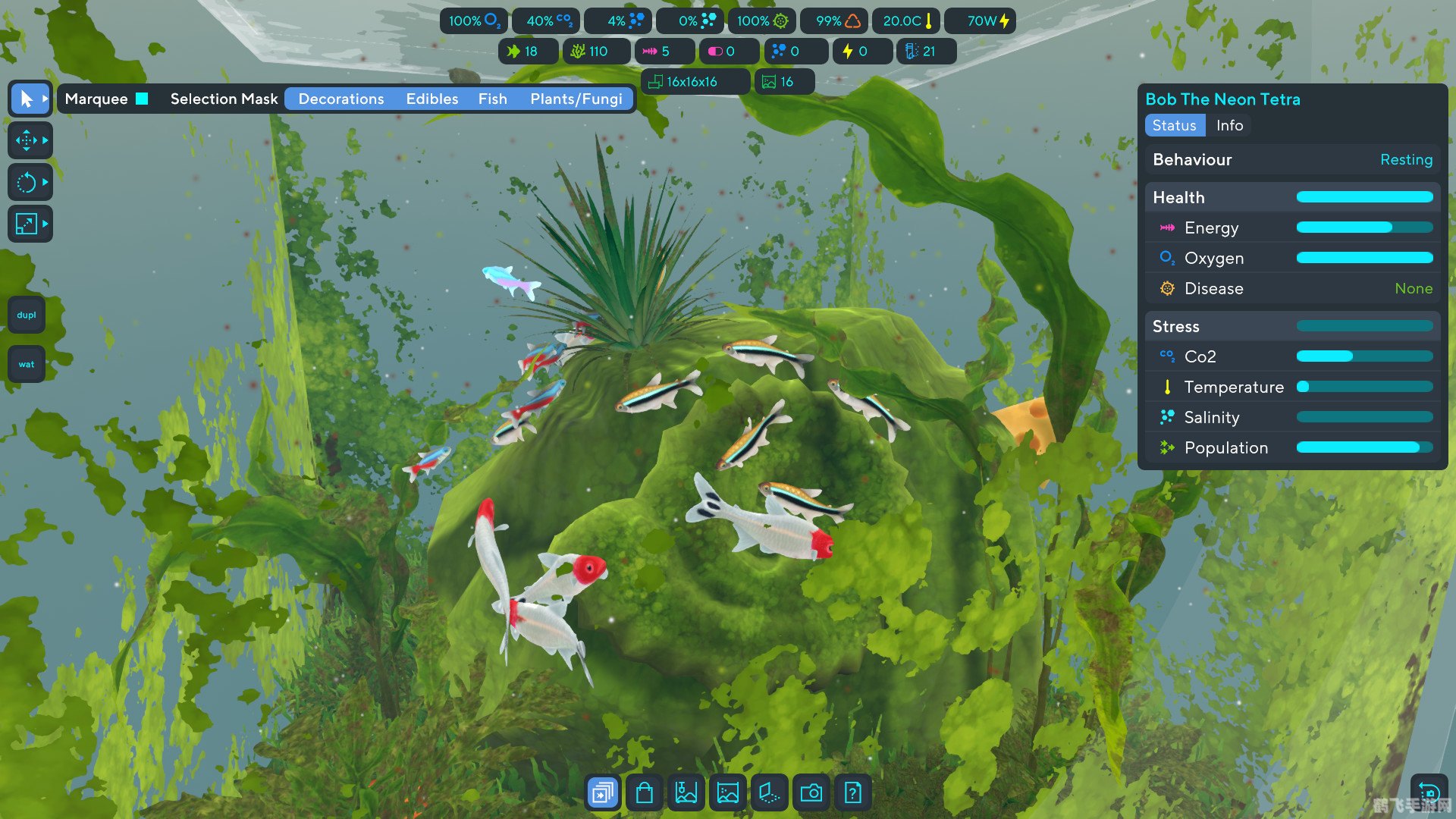Toggle the Plants/Fungi selection mask

click(x=576, y=99)
